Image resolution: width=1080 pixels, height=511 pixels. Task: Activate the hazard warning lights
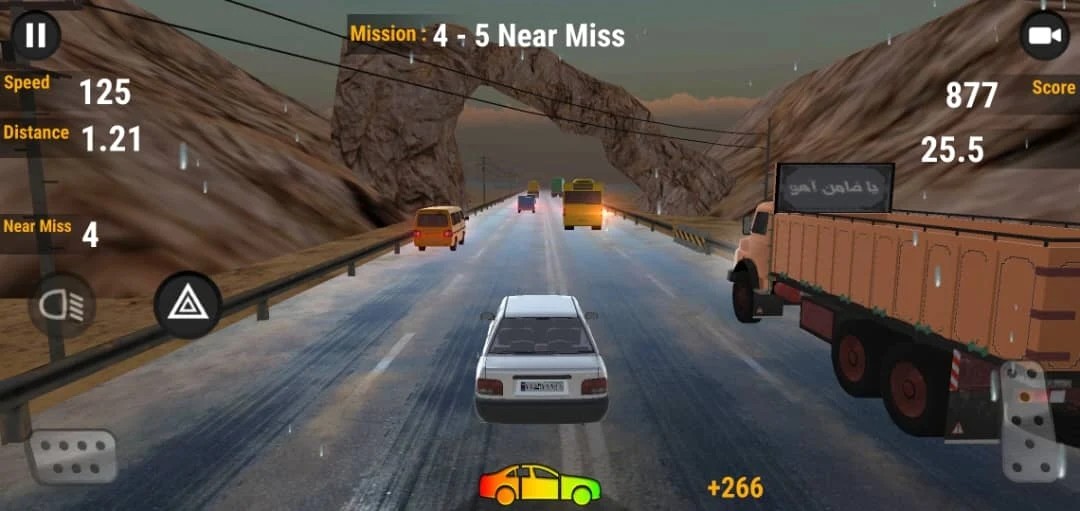(188, 305)
